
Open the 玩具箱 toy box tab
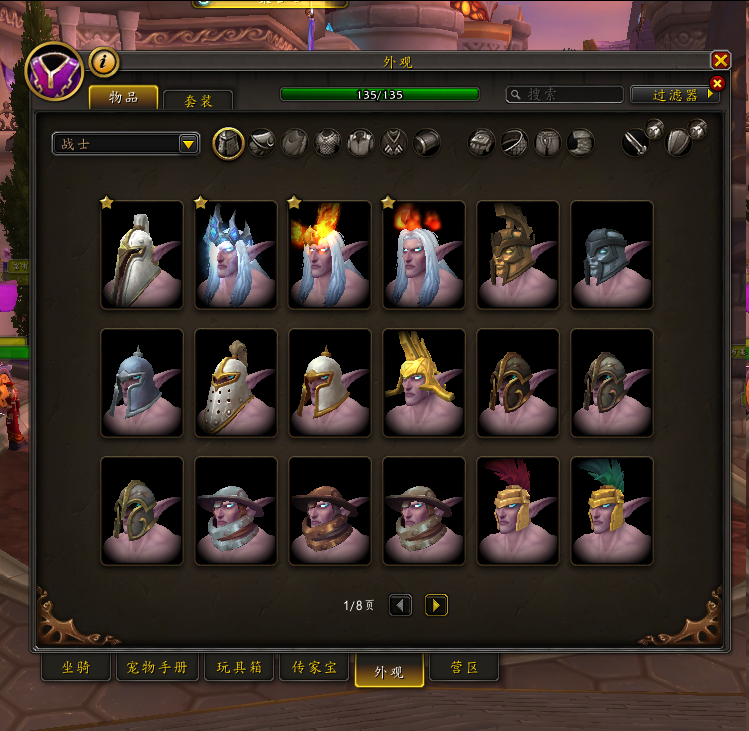[239, 667]
